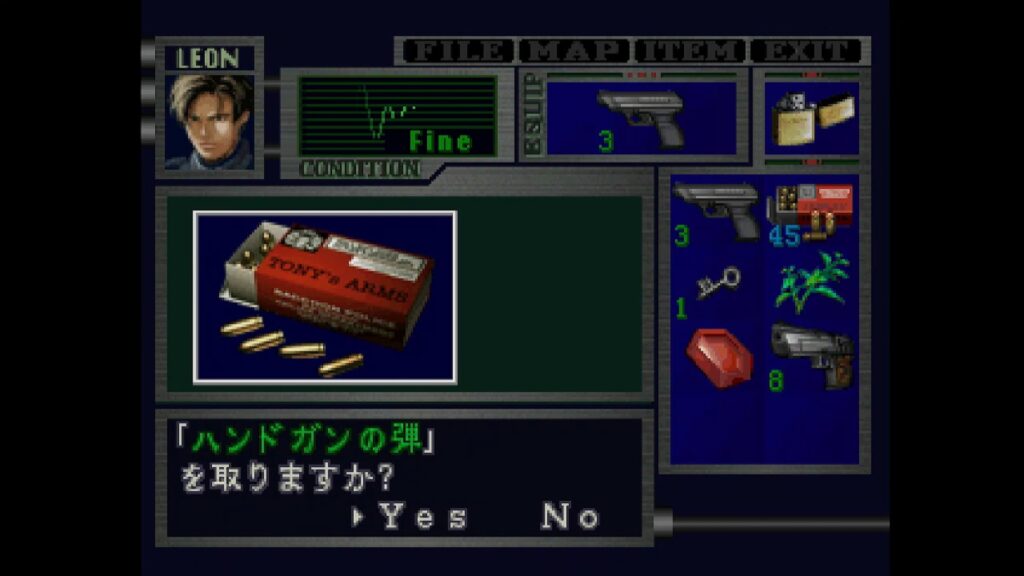Choose EXIT to close the menu
The width and height of the screenshot is (1024, 576).
click(x=807, y=51)
